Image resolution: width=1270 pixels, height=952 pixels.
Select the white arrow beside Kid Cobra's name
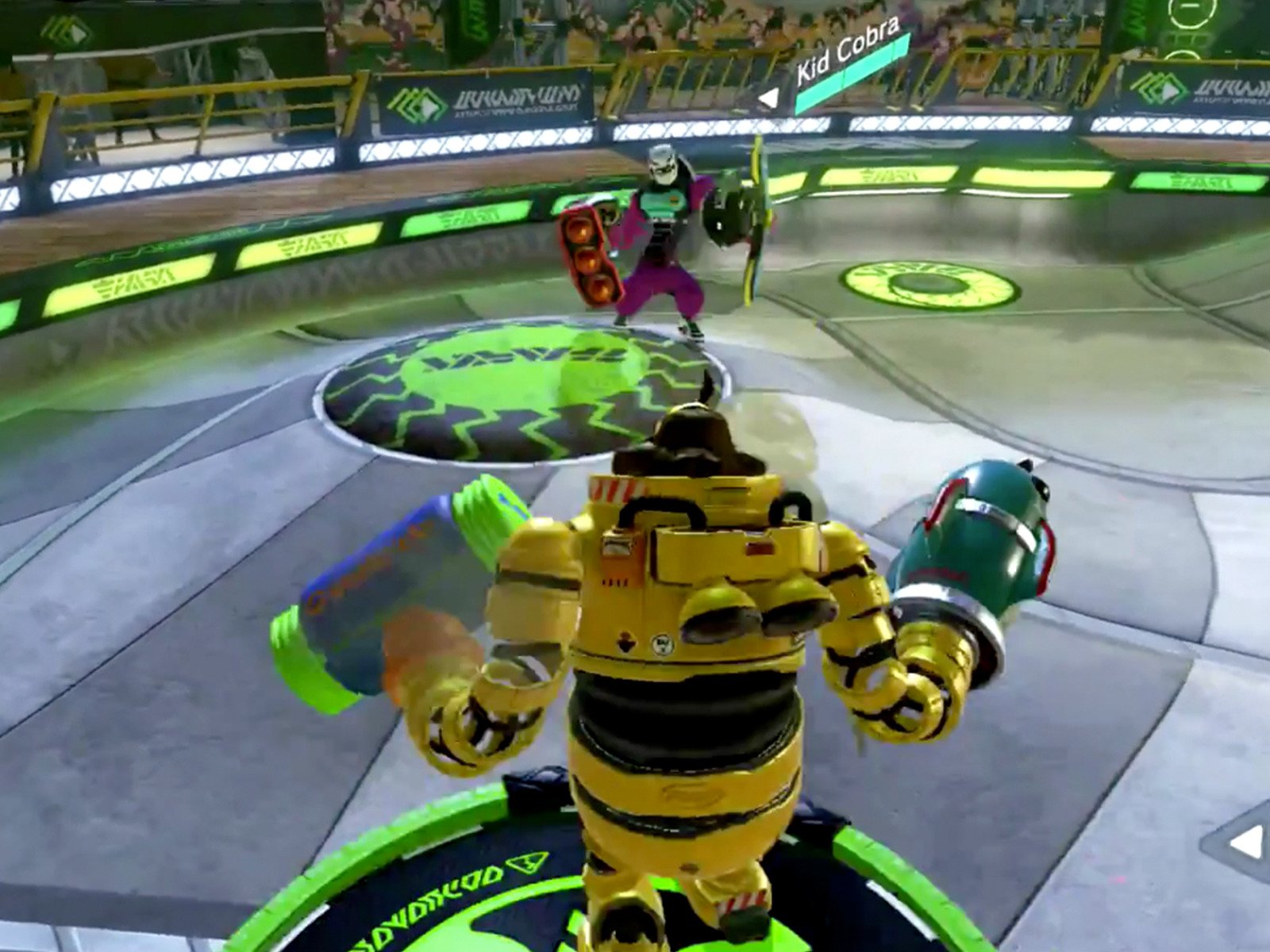767,95
